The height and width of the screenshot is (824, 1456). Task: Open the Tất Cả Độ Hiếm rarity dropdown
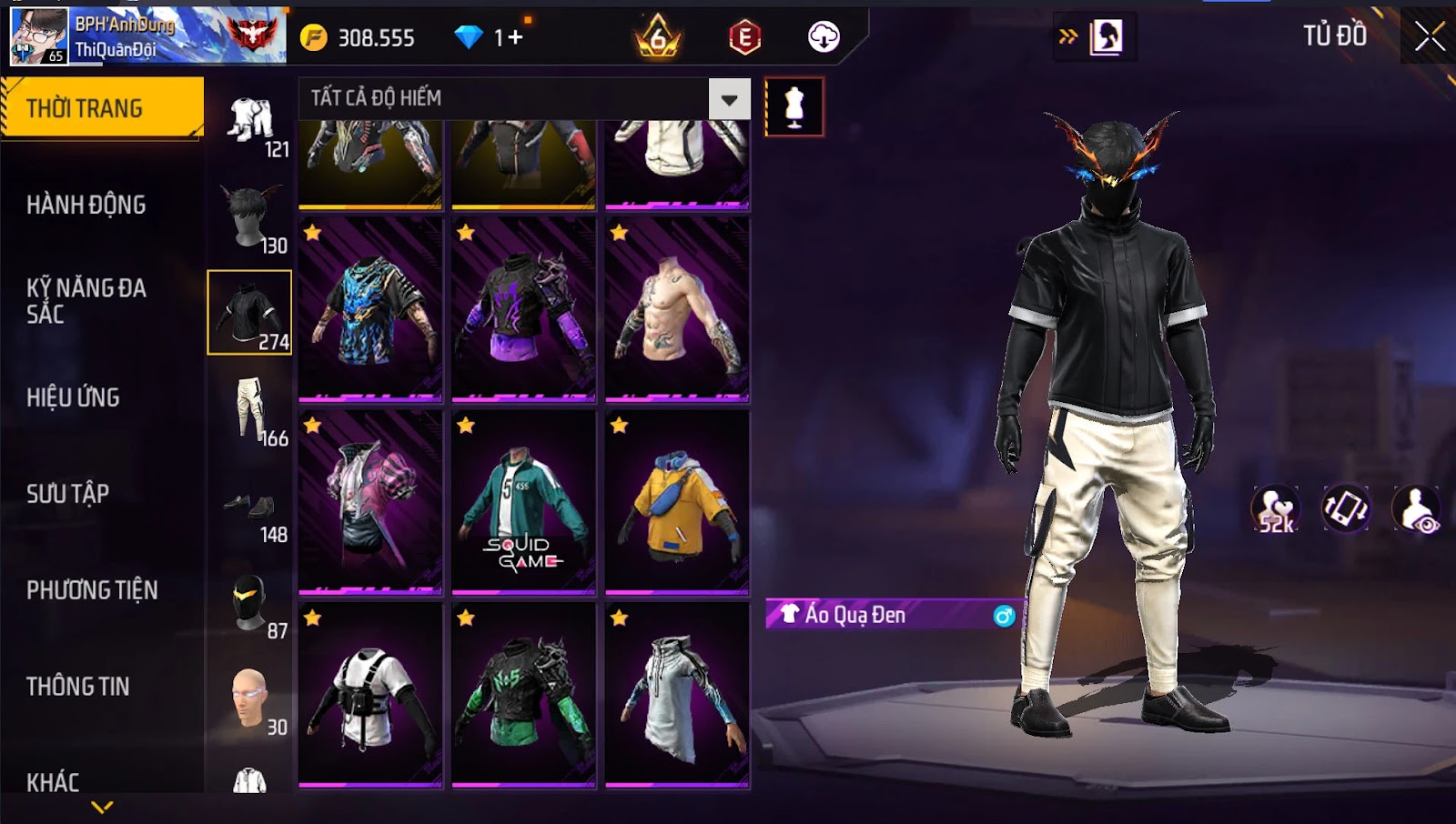point(729,99)
